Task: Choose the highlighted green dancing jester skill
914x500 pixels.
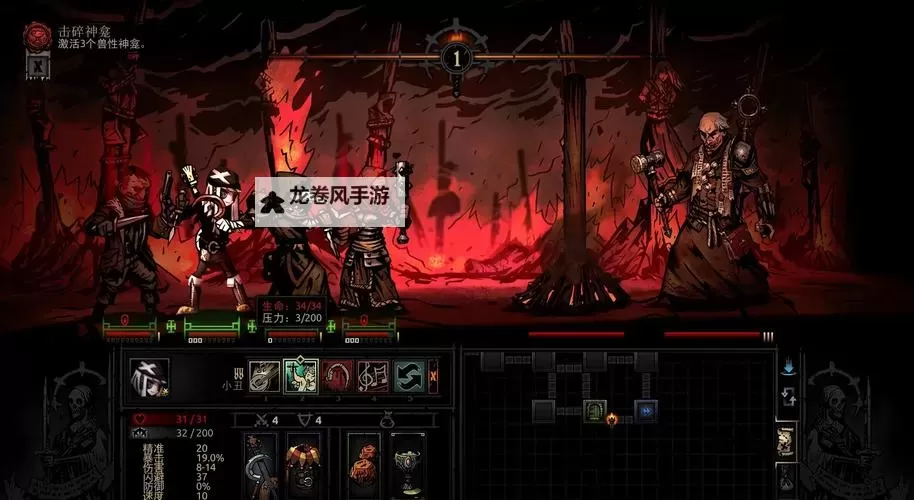Action: click(300, 375)
